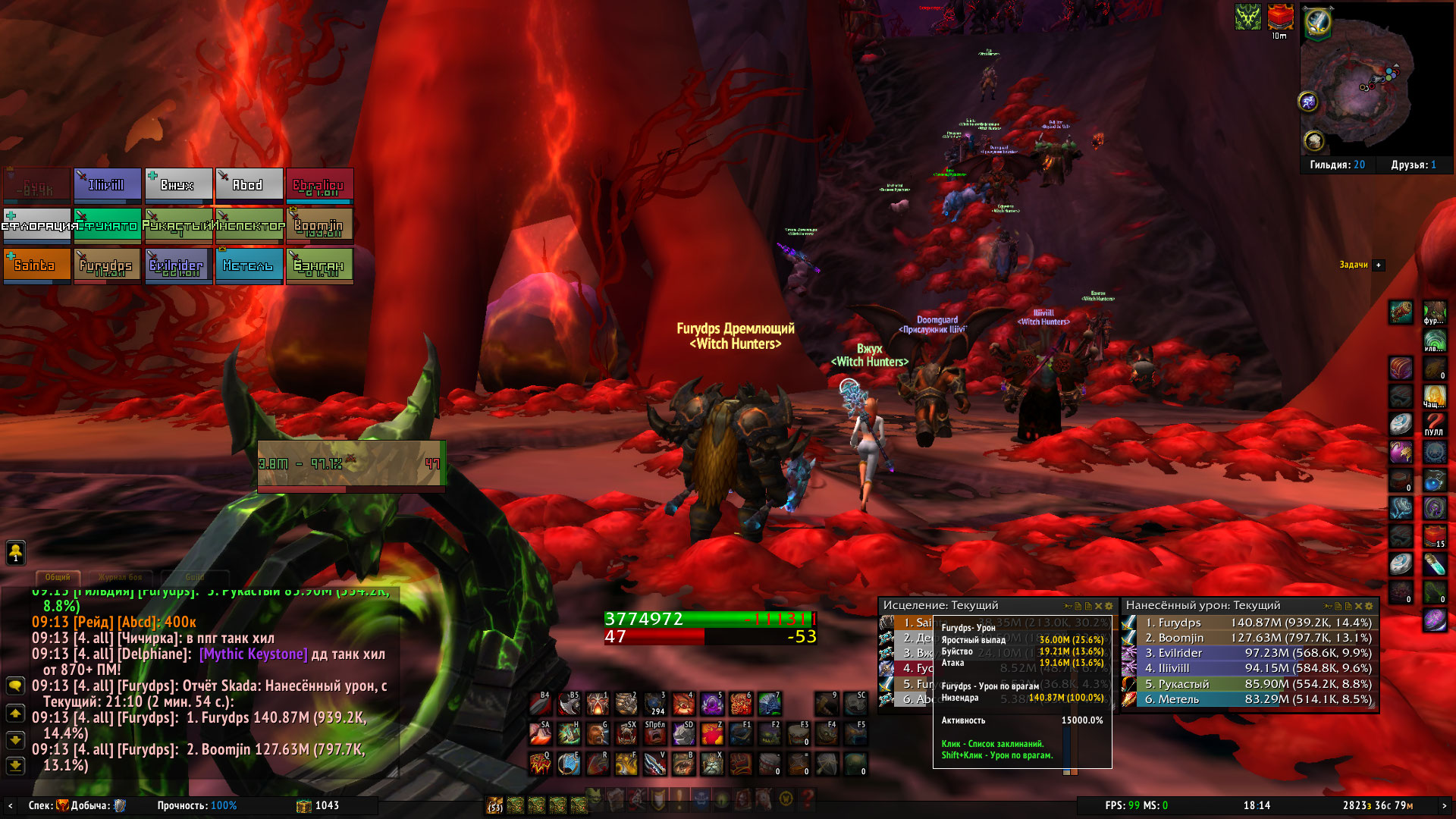Open the healing meter's gear settings
The height and width of the screenshot is (819, 1456).
tap(1109, 606)
